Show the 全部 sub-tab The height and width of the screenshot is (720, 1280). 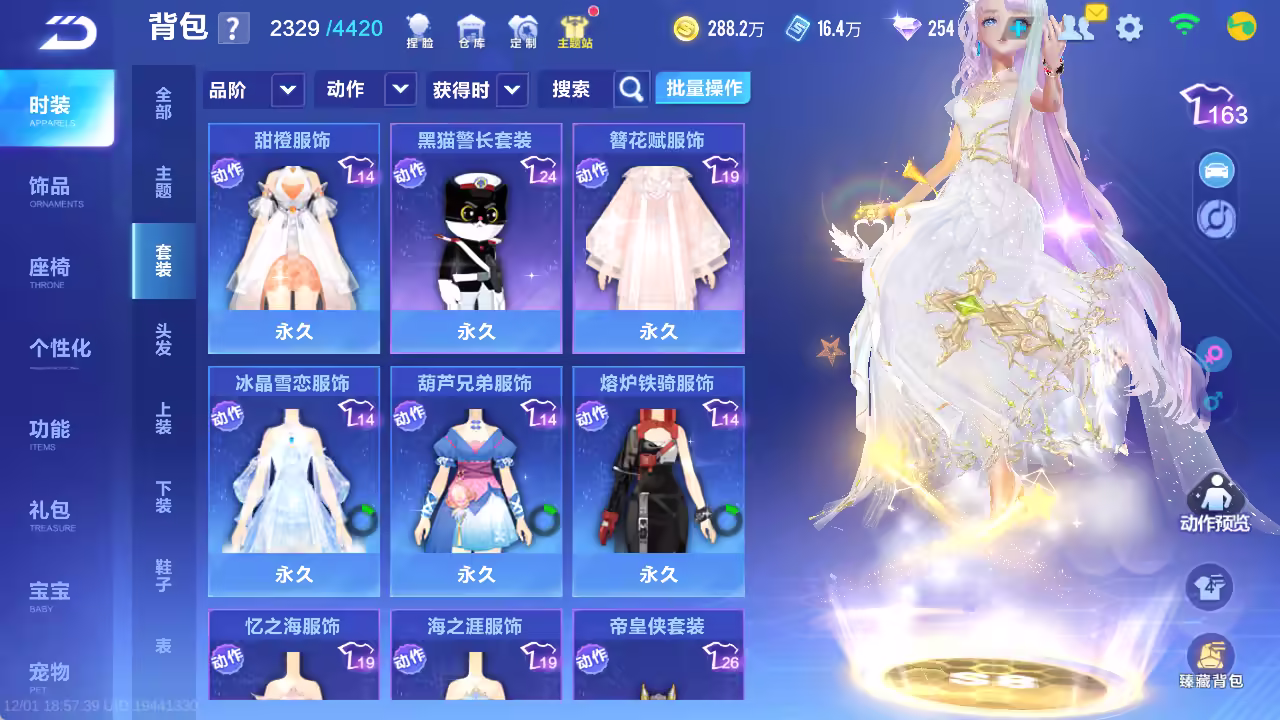(x=163, y=103)
